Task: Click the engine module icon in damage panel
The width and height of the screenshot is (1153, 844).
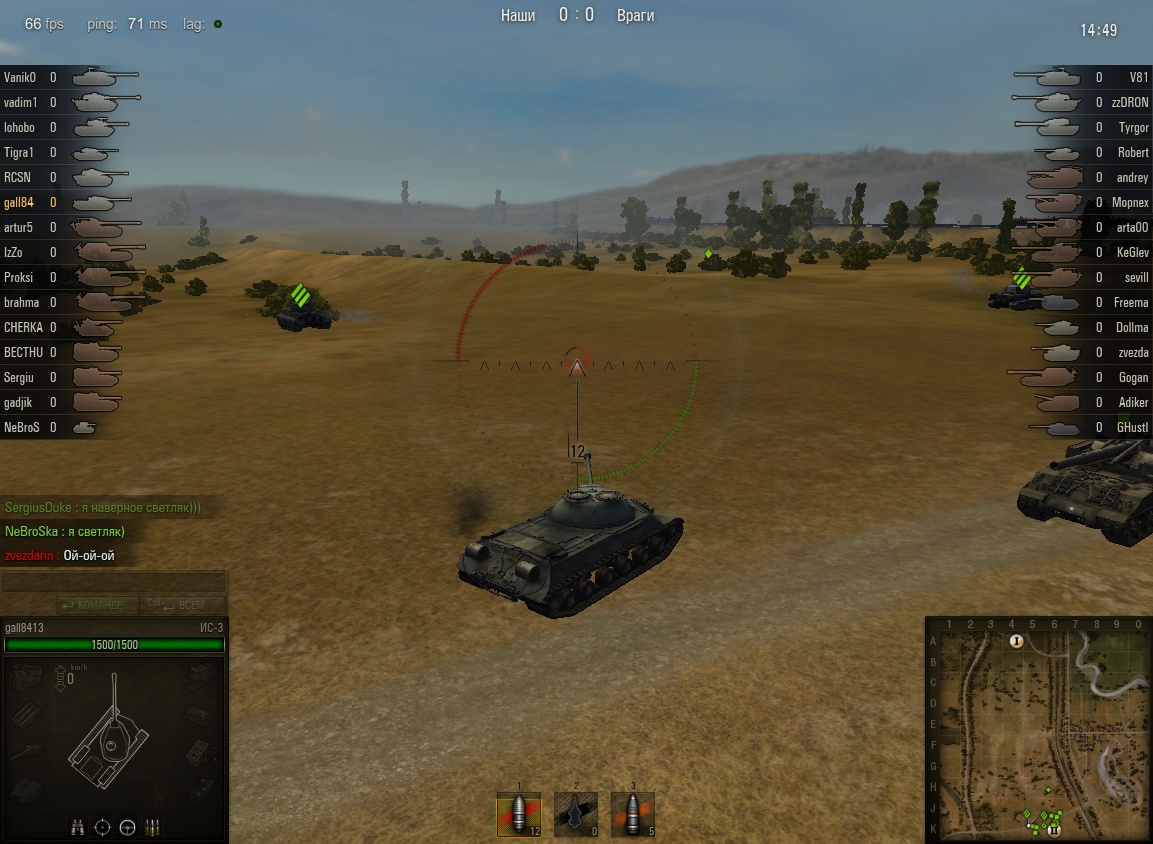Action: (25, 677)
